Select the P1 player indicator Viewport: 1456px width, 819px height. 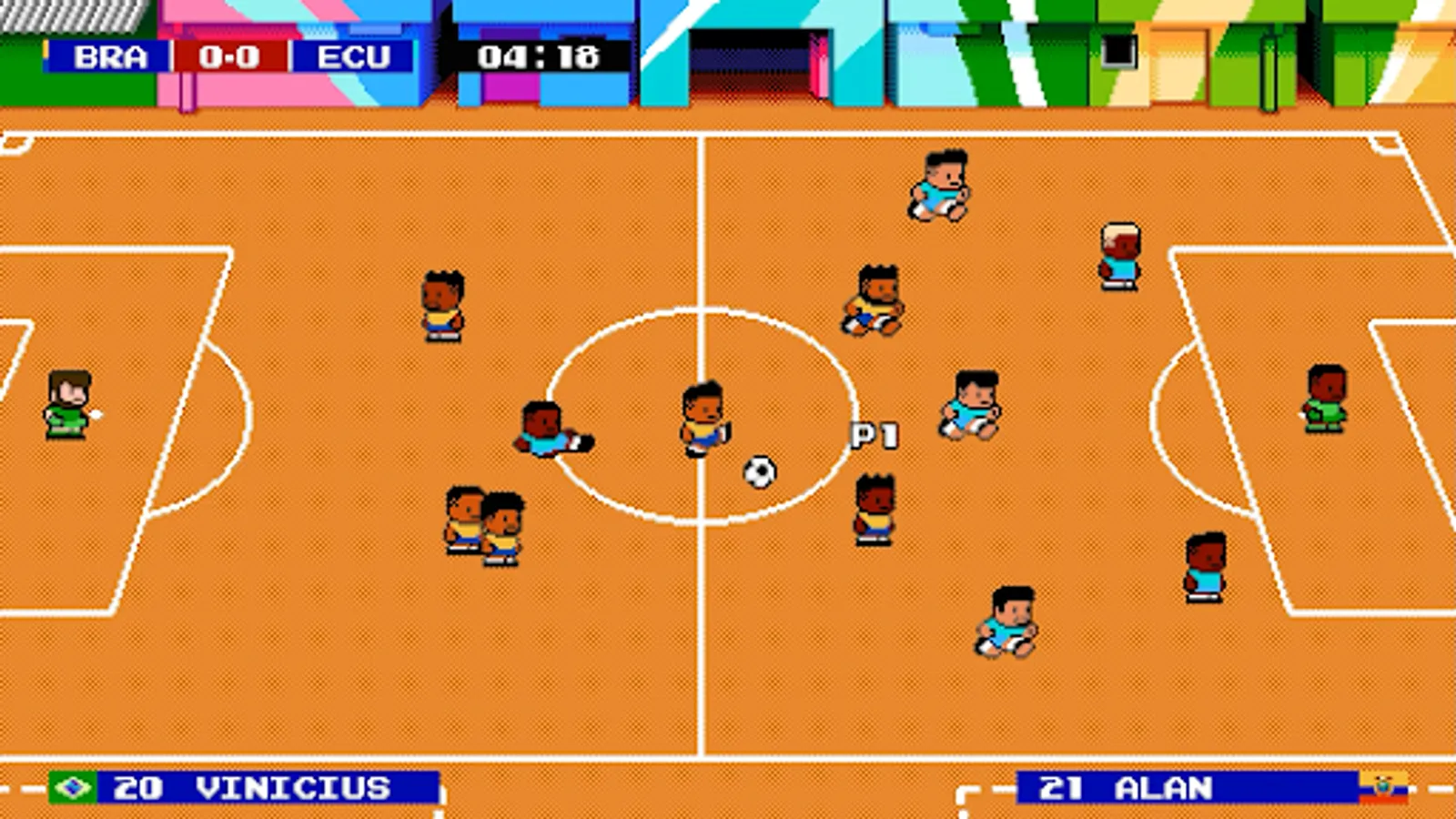pyautogui.click(x=875, y=434)
